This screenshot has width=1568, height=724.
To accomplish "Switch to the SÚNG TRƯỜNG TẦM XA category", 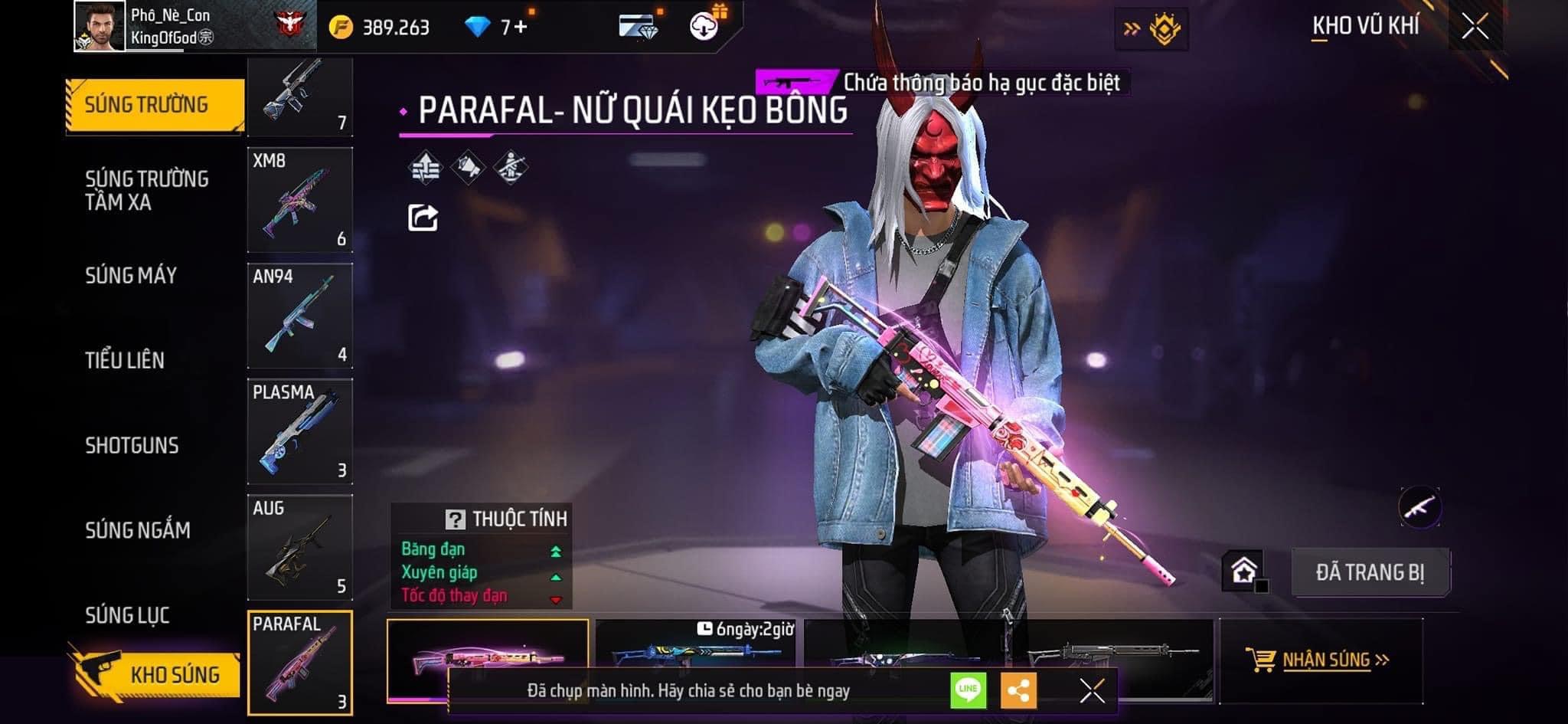I will [146, 190].
